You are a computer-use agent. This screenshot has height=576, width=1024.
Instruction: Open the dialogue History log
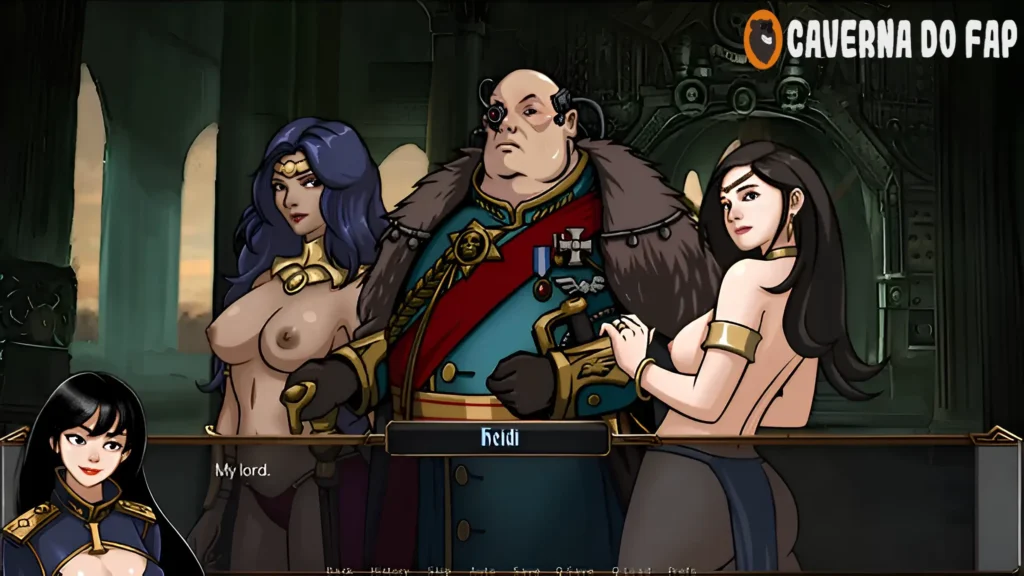pyautogui.click(x=389, y=570)
